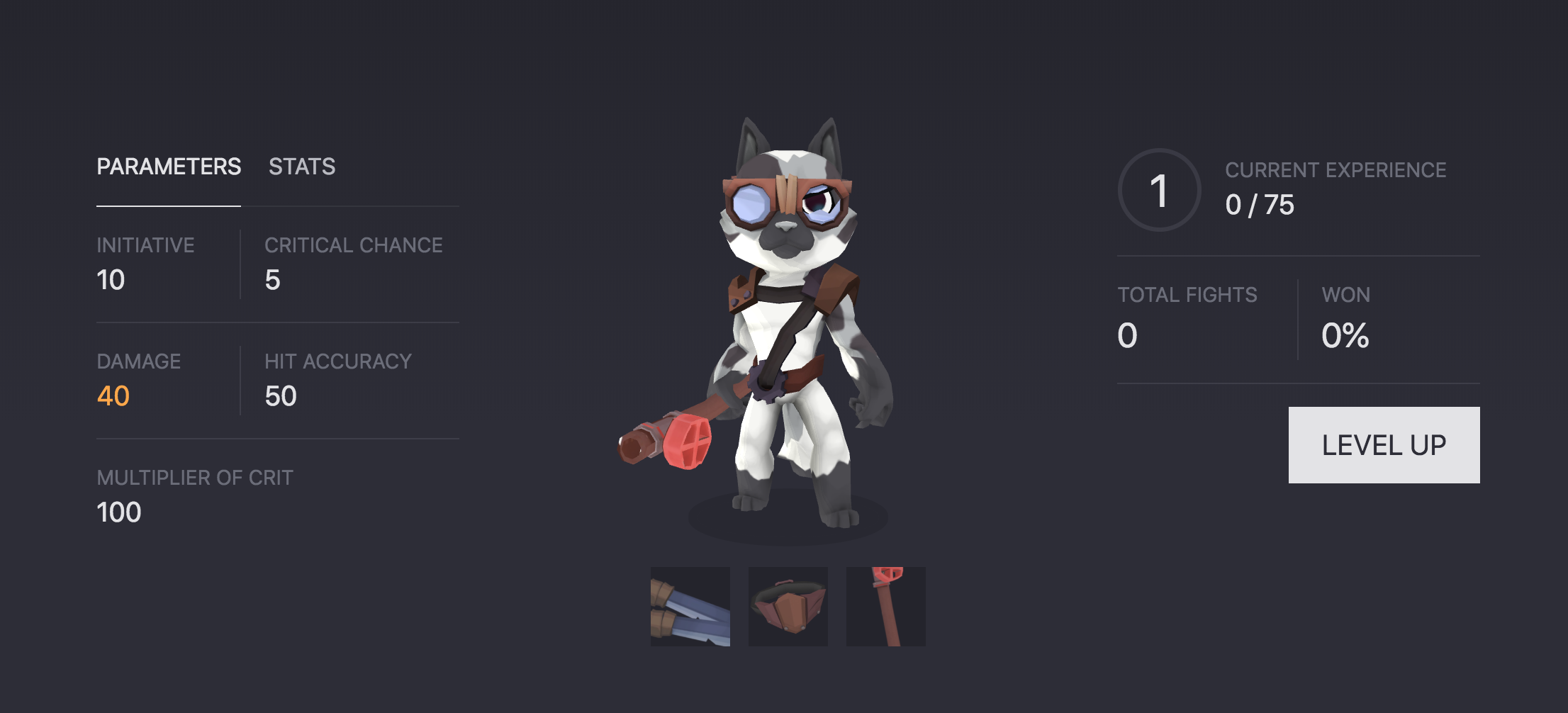
Task: Select the red spear weapon icon
Action: point(885,606)
